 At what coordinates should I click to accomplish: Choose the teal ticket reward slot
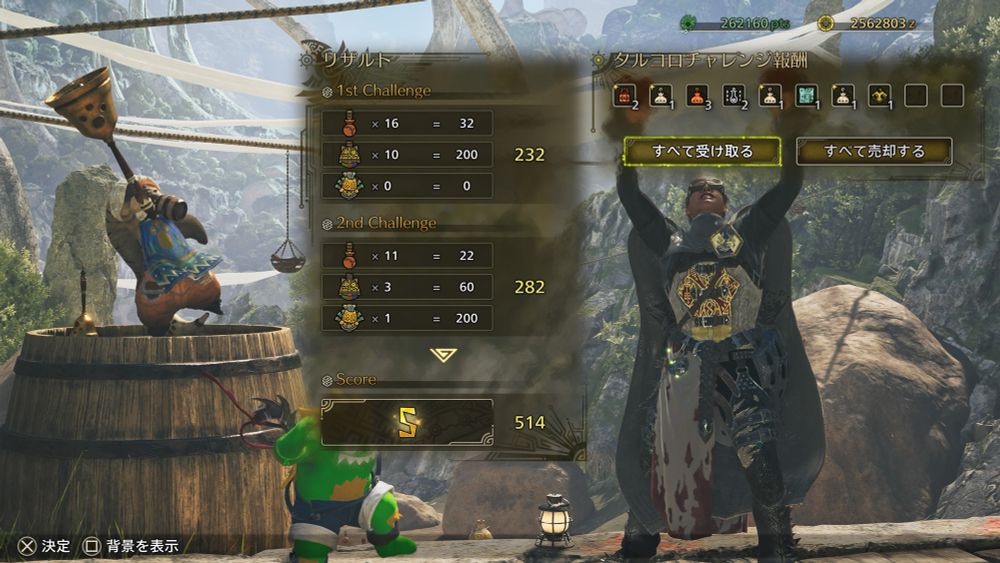806,96
